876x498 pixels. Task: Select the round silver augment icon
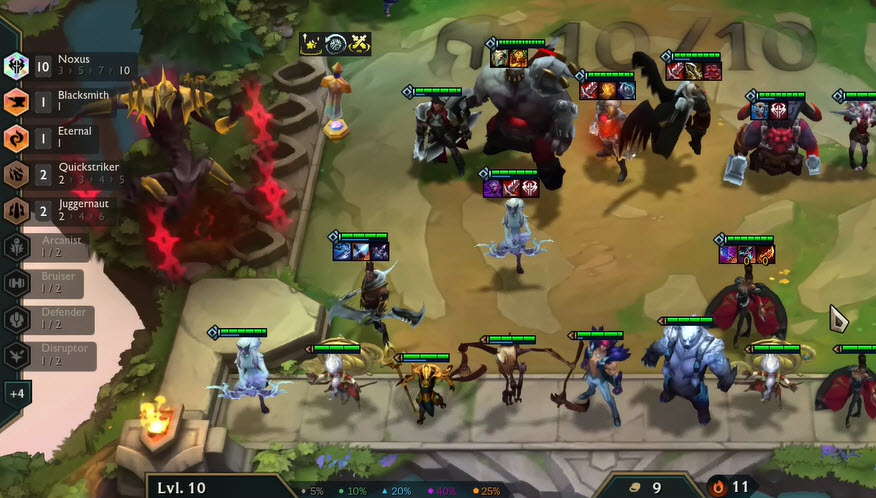pyautogui.click(x=335, y=43)
